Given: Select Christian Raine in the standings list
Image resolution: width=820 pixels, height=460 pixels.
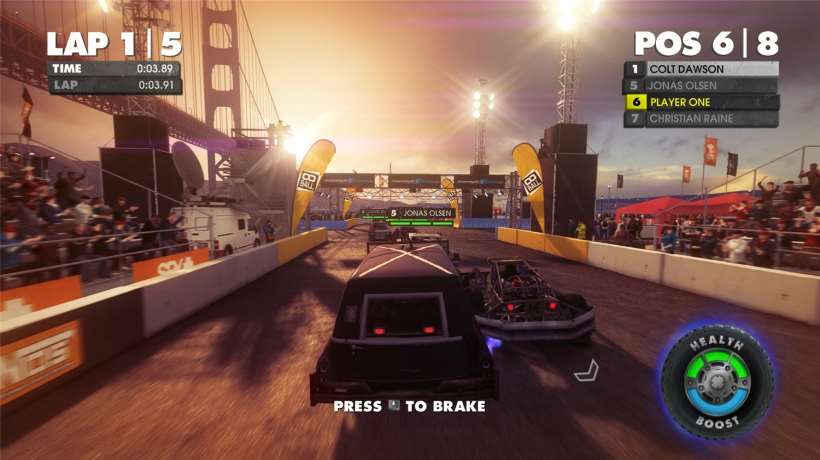Looking at the screenshot, I should pos(701,118).
